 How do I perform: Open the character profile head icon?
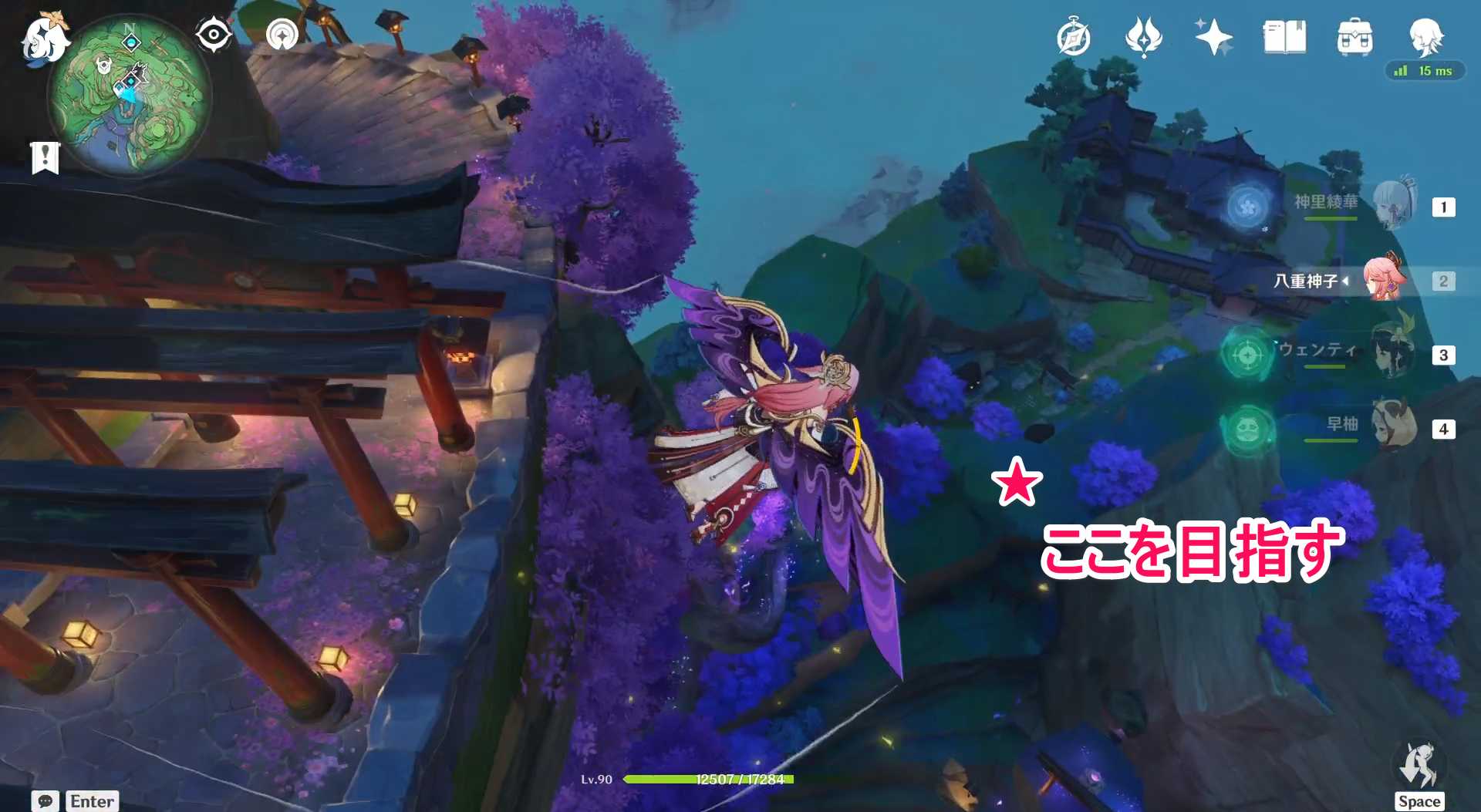[1425, 36]
